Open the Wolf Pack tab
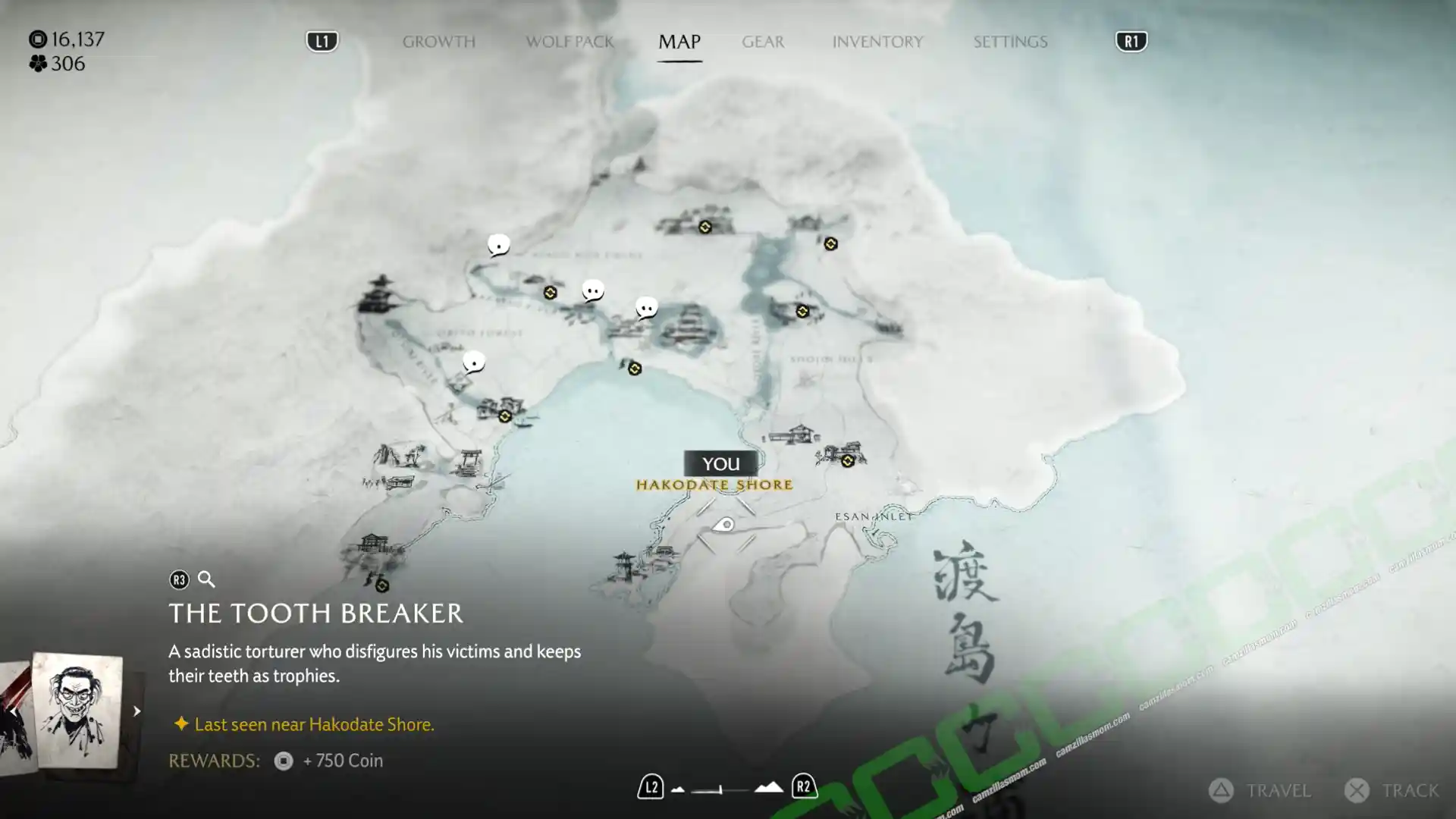This screenshot has height=819, width=1456. click(570, 42)
